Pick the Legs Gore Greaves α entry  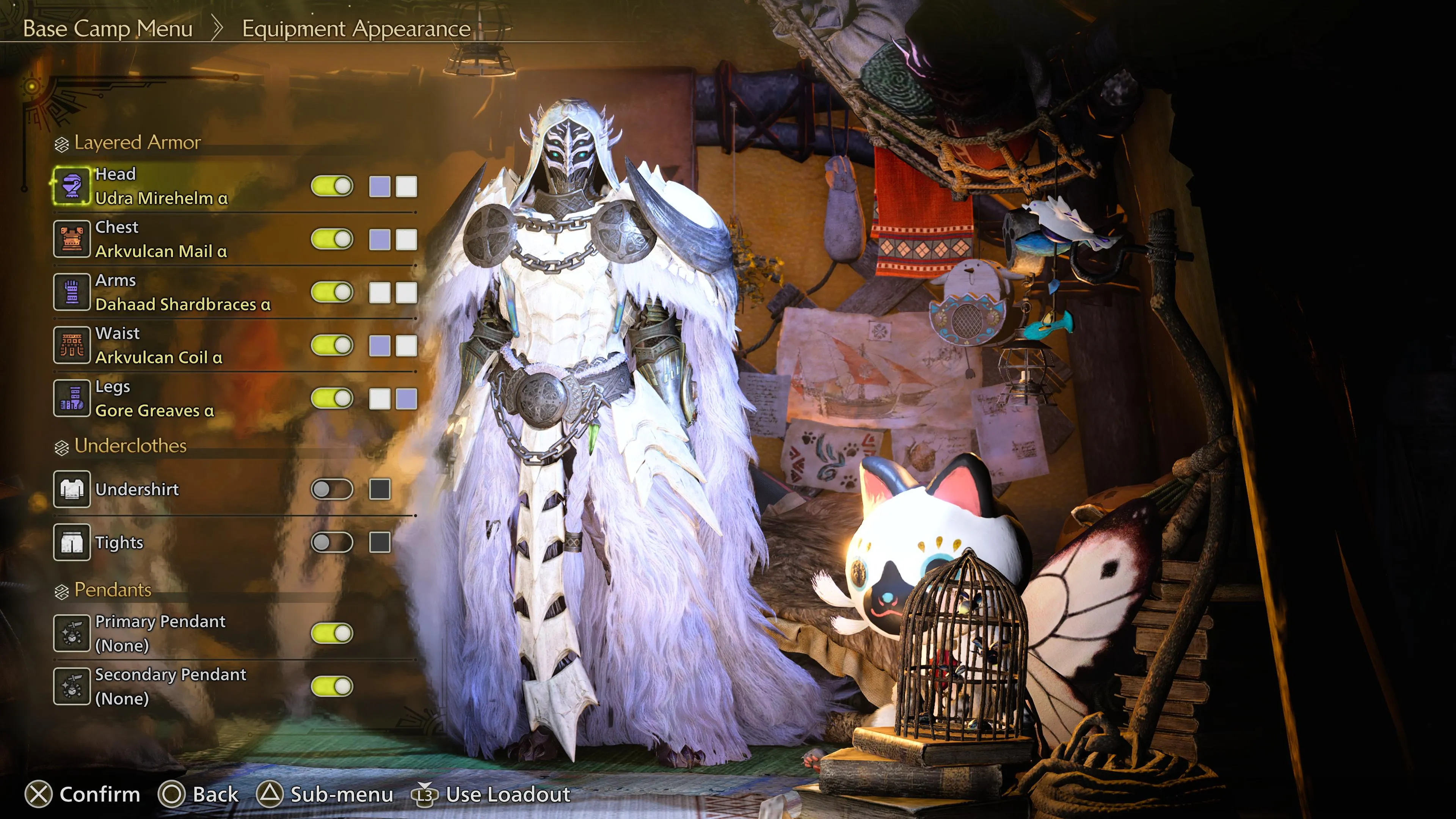[x=154, y=399]
